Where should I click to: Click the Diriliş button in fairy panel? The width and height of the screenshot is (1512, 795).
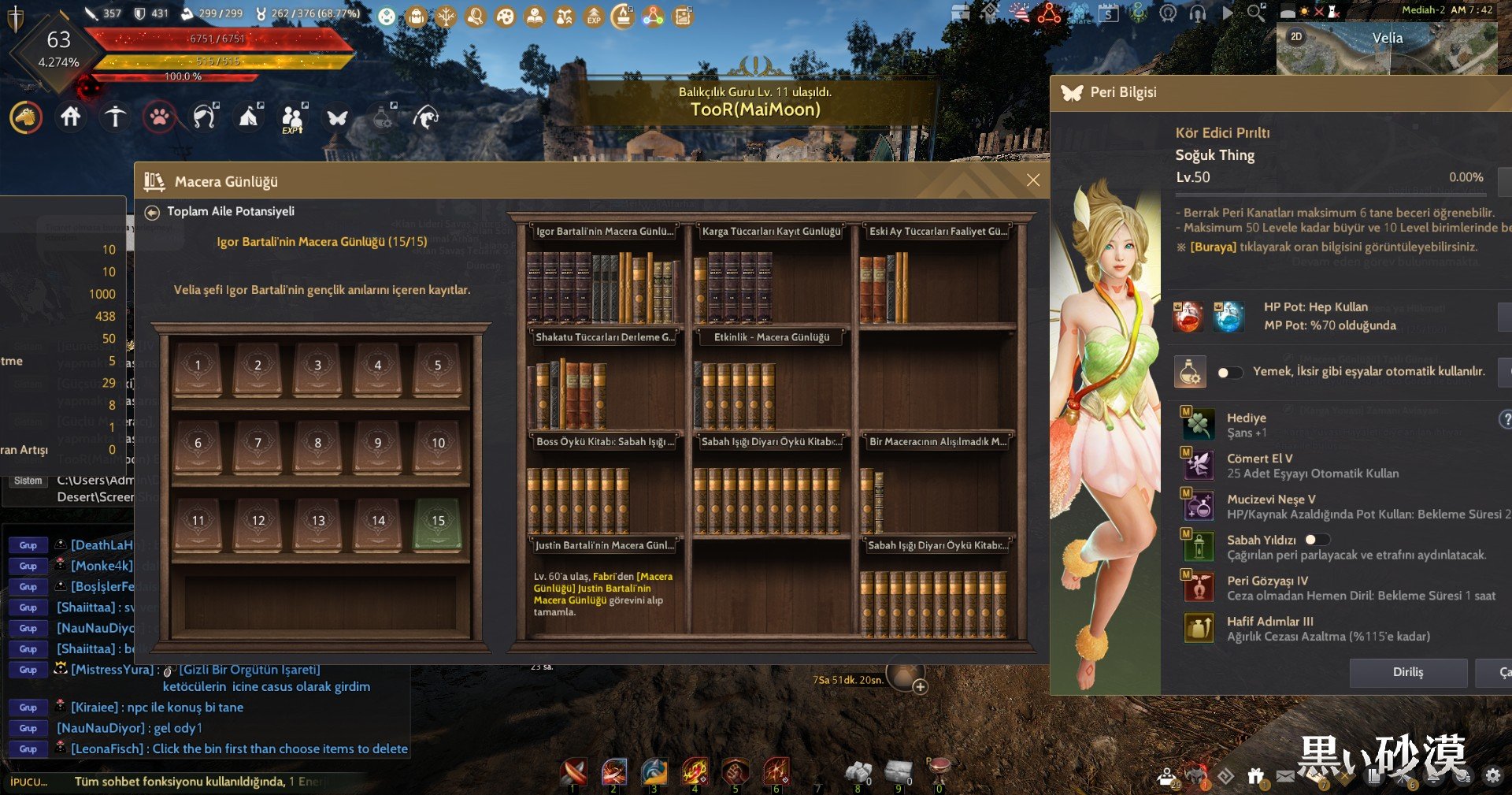1407,672
